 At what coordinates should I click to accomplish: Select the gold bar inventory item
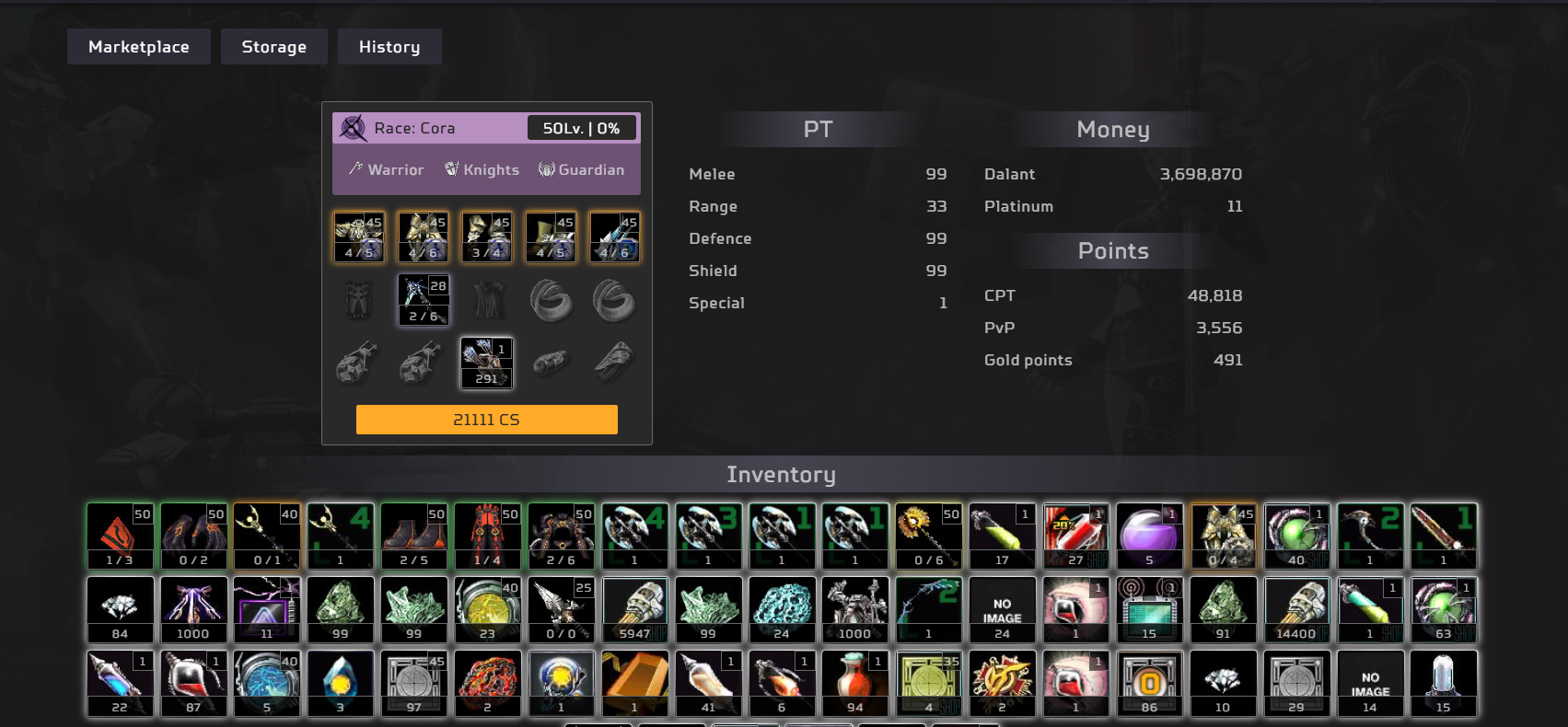click(x=634, y=683)
